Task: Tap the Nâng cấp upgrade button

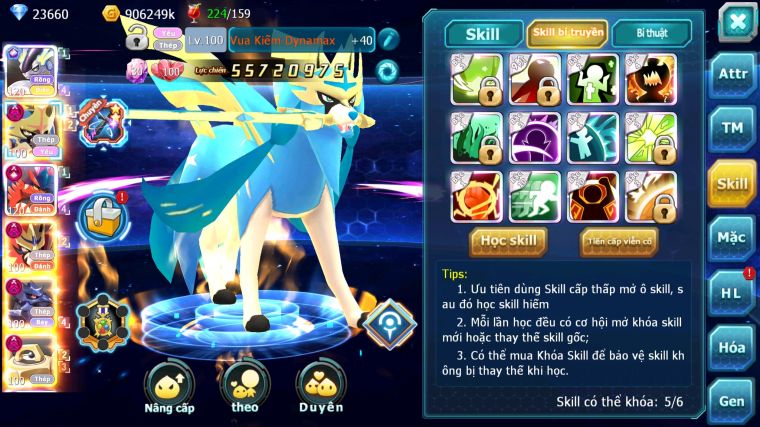Action: 169,389
